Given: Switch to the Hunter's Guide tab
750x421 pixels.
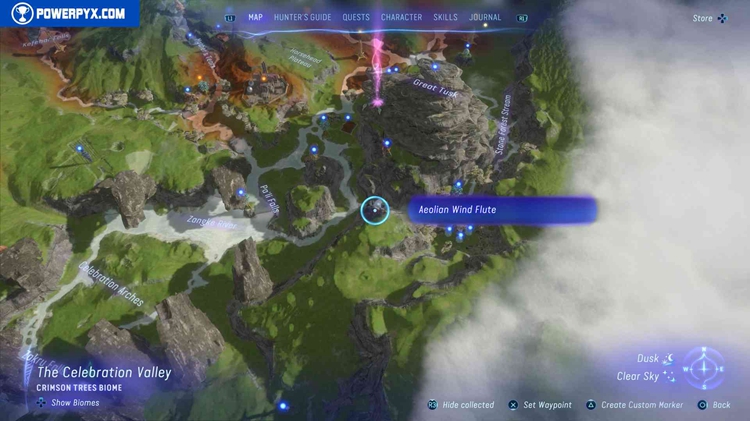Looking at the screenshot, I should 302,17.
